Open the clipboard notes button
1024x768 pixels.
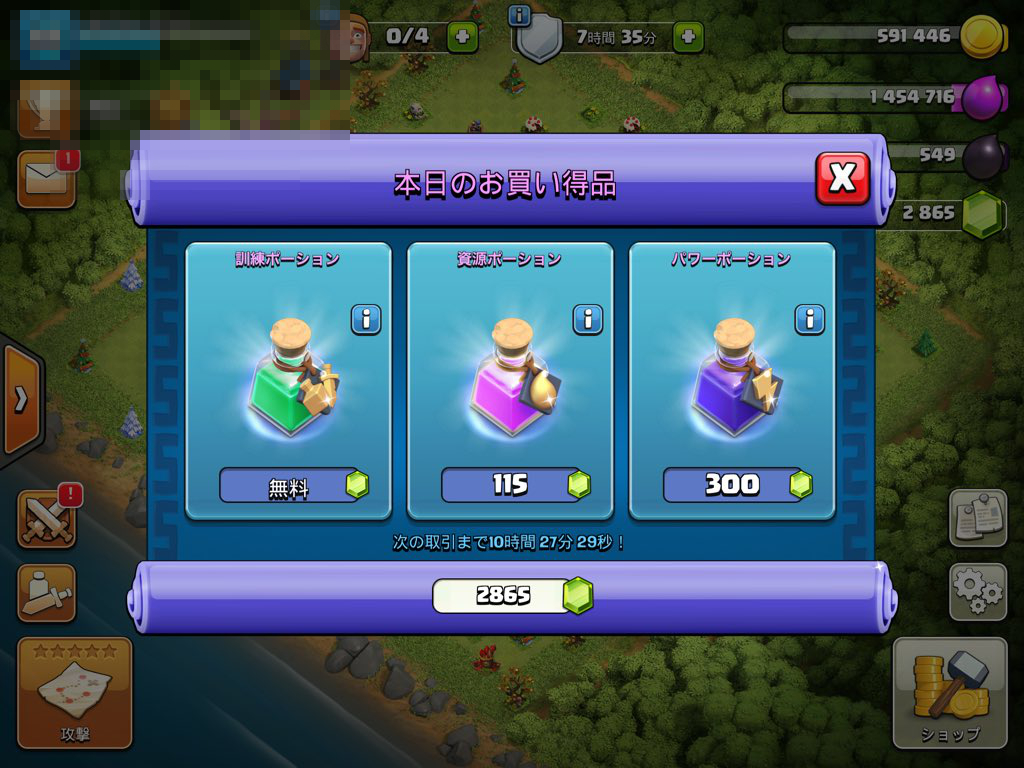[x=976, y=518]
